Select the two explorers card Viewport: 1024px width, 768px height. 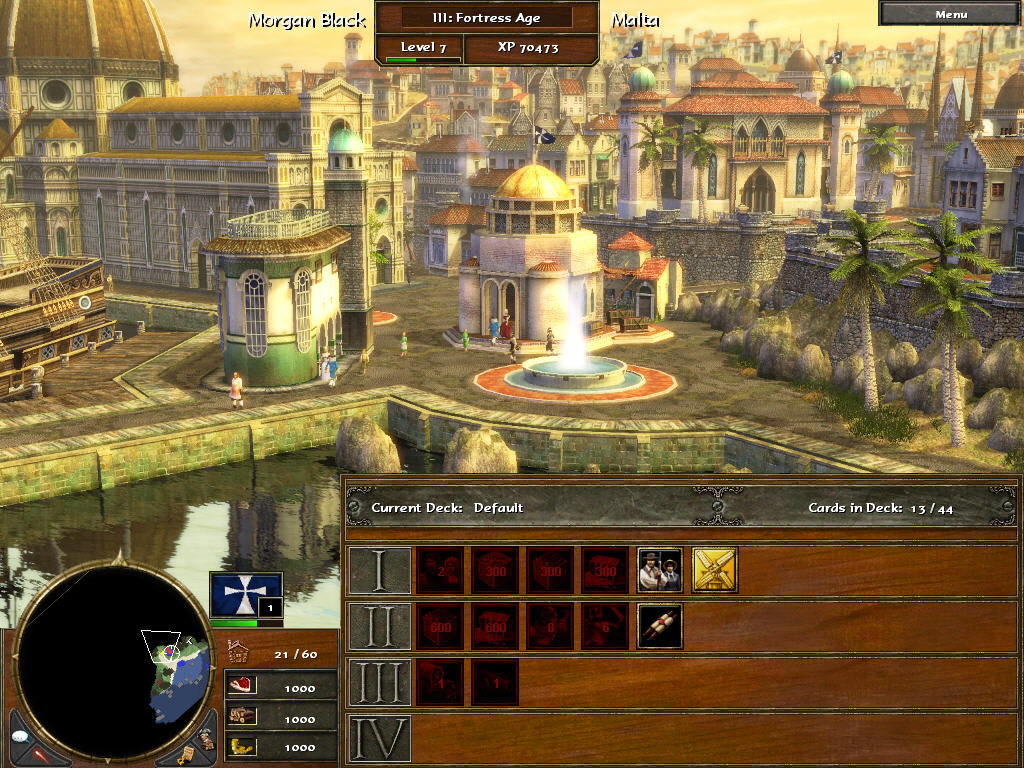[x=660, y=570]
